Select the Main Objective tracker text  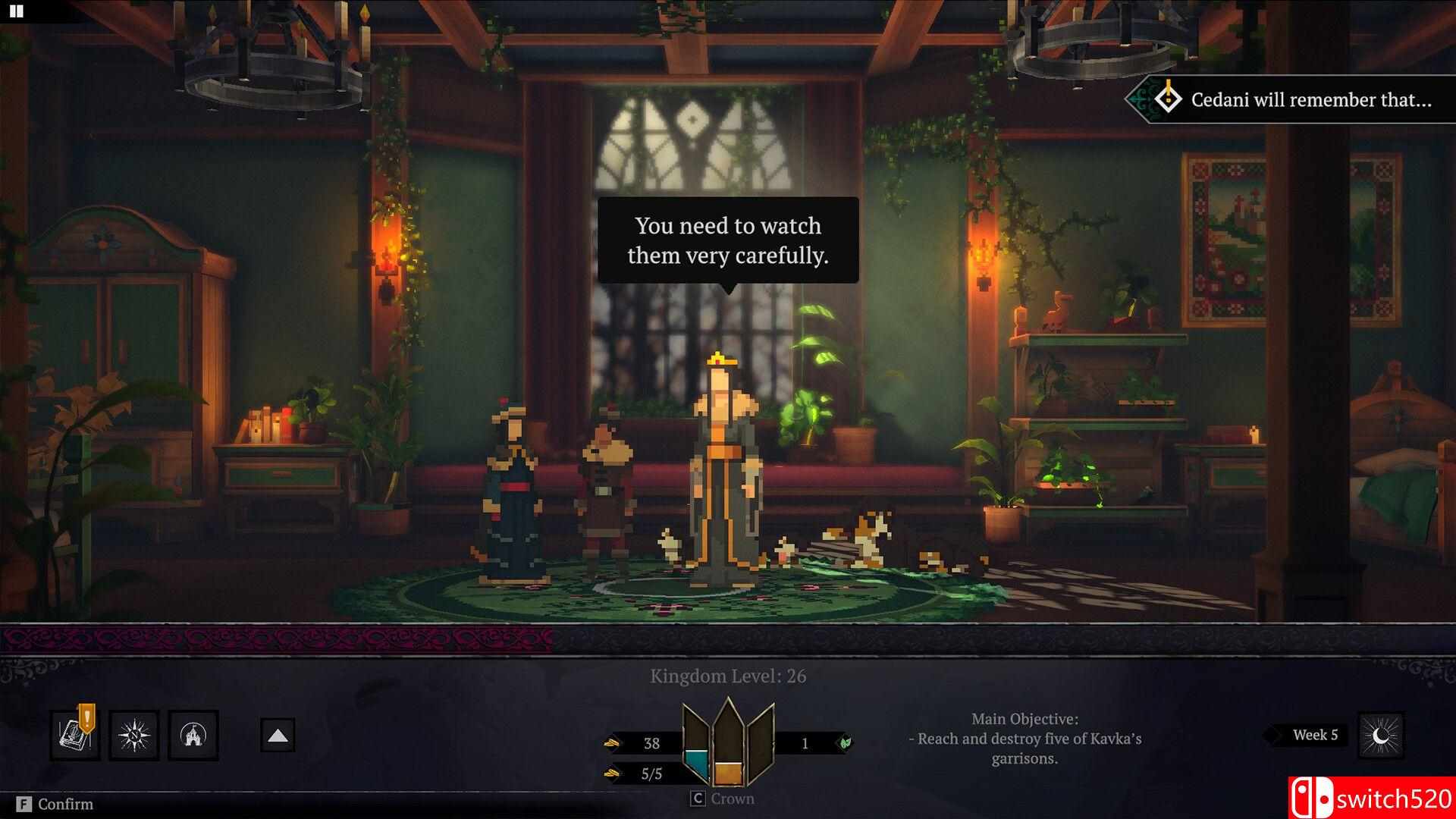(x=1025, y=738)
